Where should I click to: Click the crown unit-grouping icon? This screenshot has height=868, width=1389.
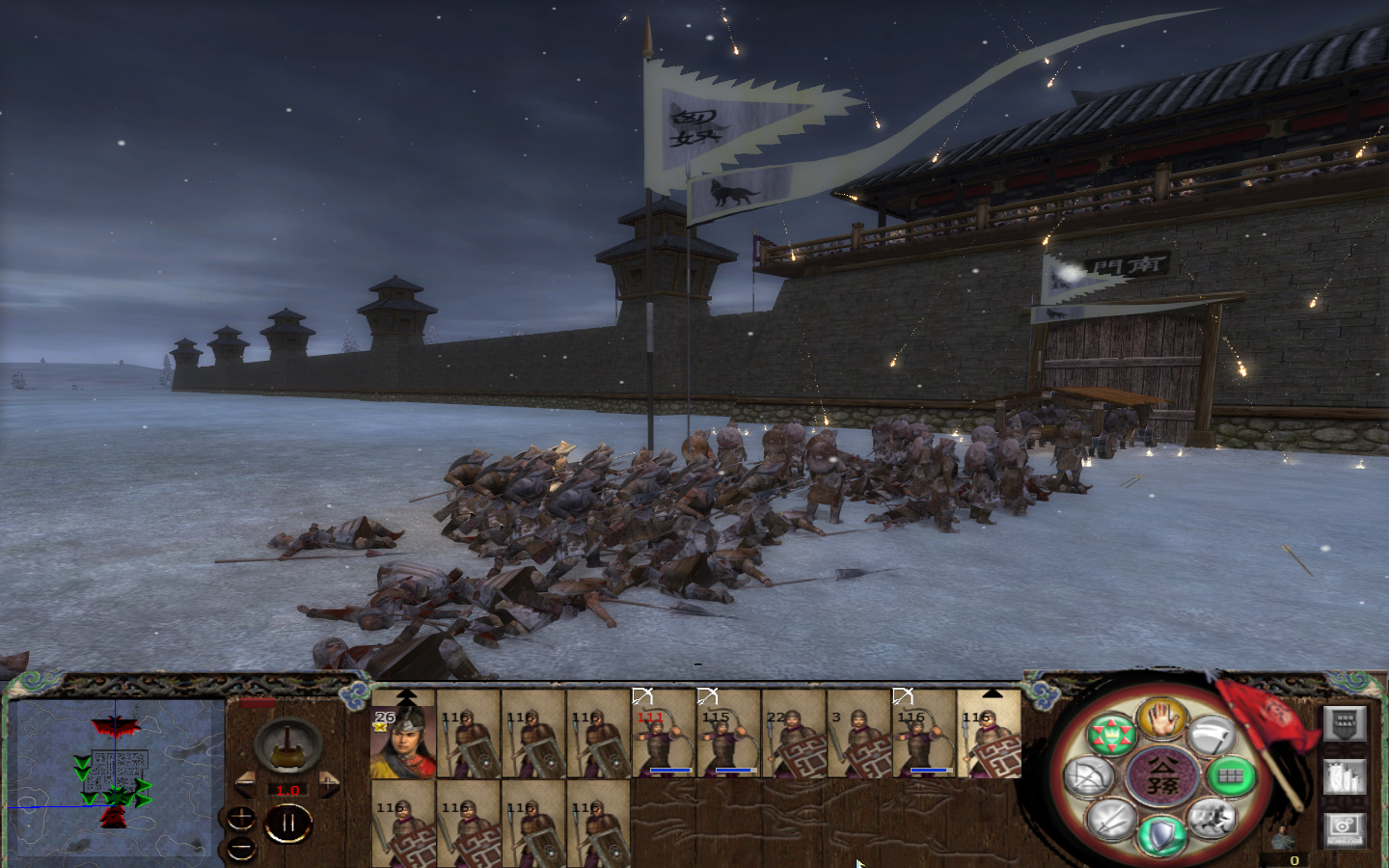[1111, 733]
